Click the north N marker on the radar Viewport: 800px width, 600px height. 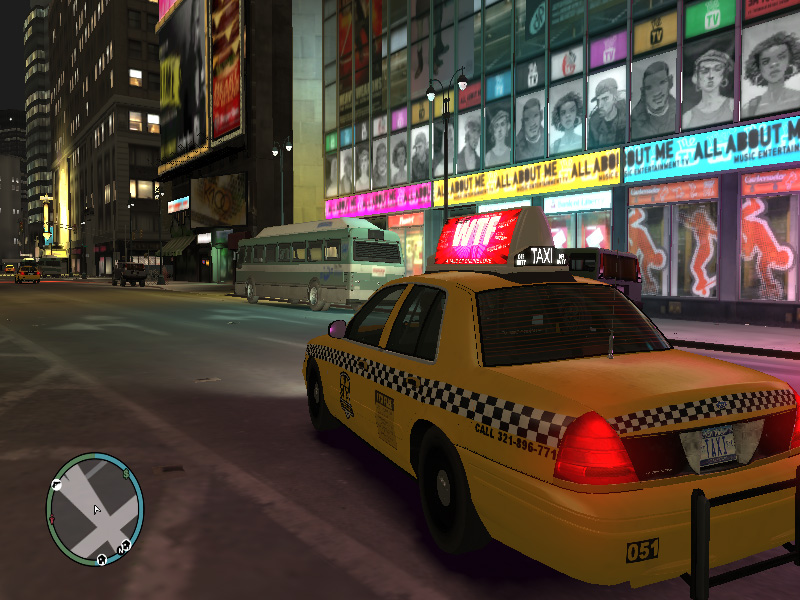click(x=120, y=550)
